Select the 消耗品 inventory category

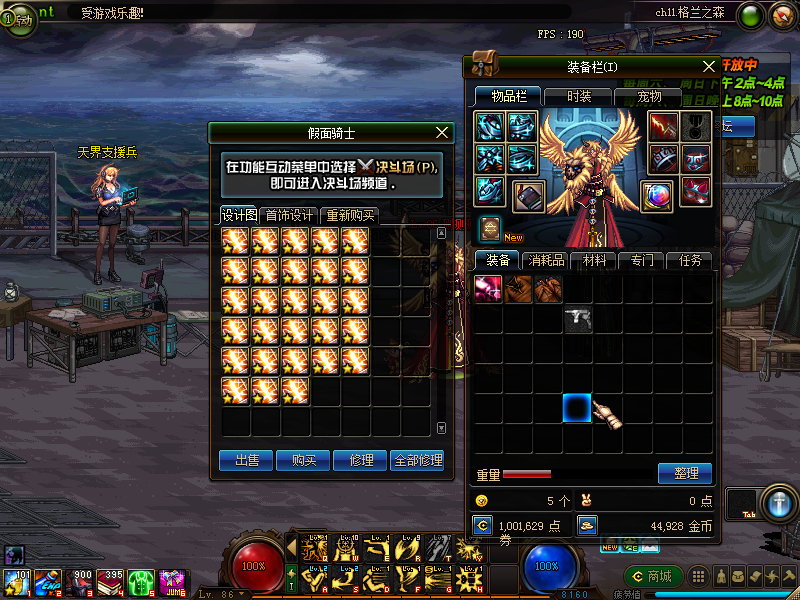point(546,260)
